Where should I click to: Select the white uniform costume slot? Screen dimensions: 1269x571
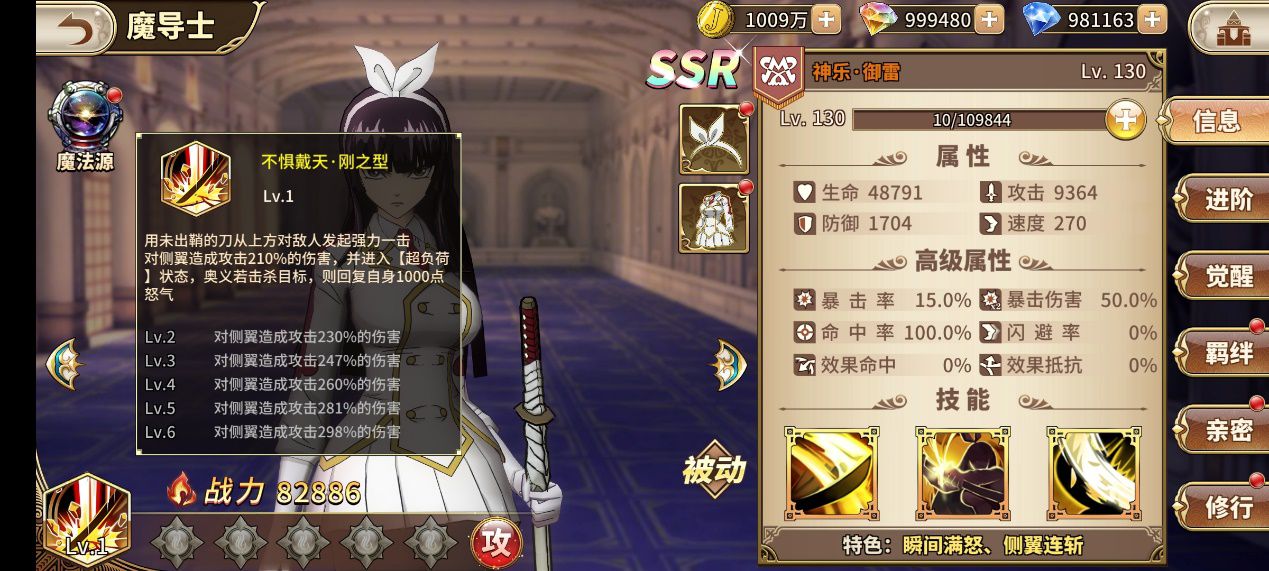coord(713,218)
